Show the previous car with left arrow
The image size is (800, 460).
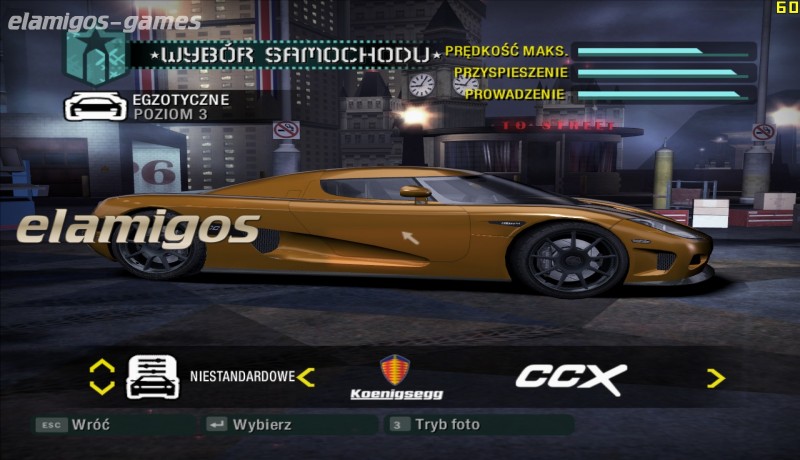(x=306, y=377)
